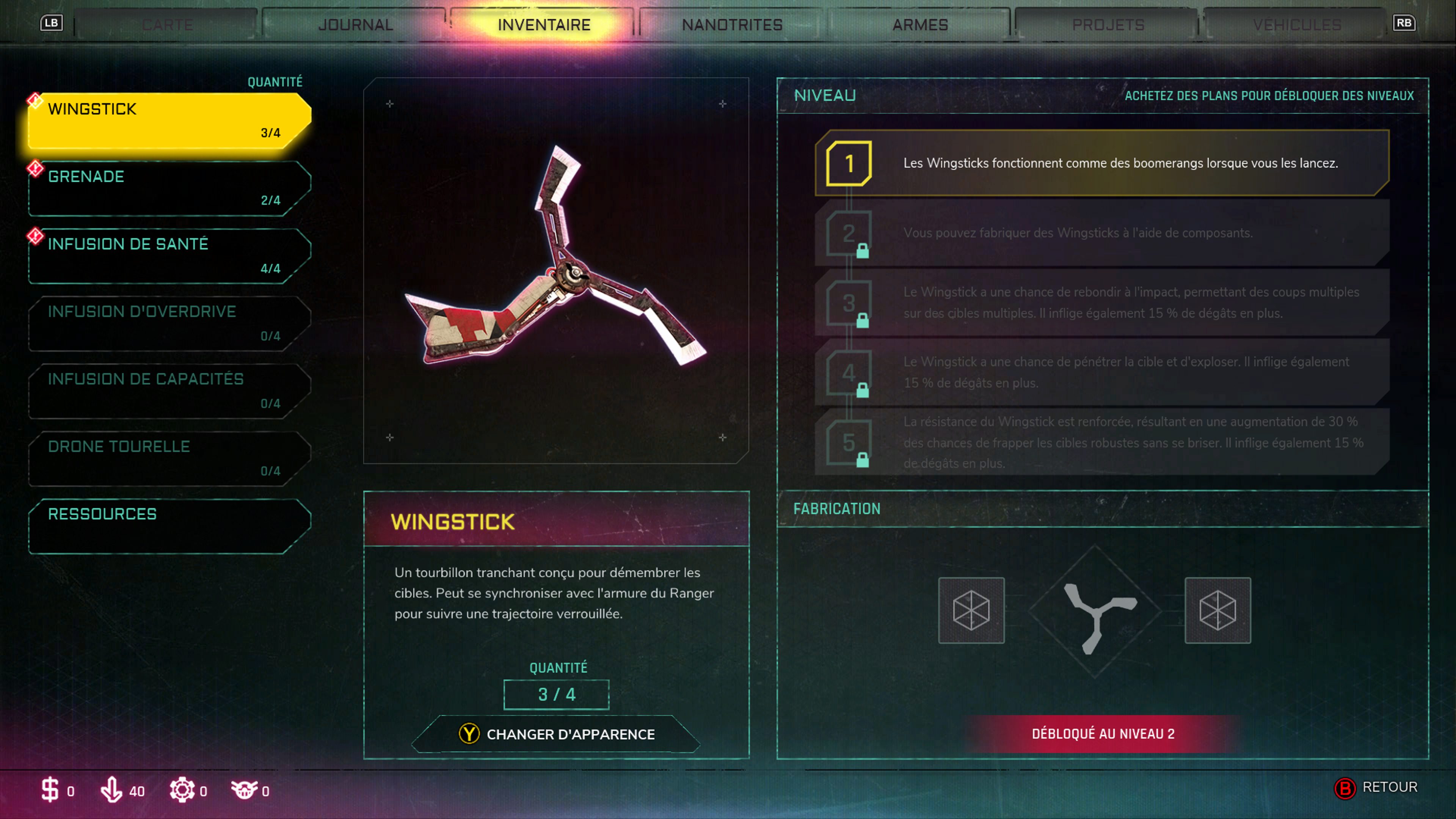Go to the Nanotrites tab
The height and width of the screenshot is (819, 1456).
[732, 25]
